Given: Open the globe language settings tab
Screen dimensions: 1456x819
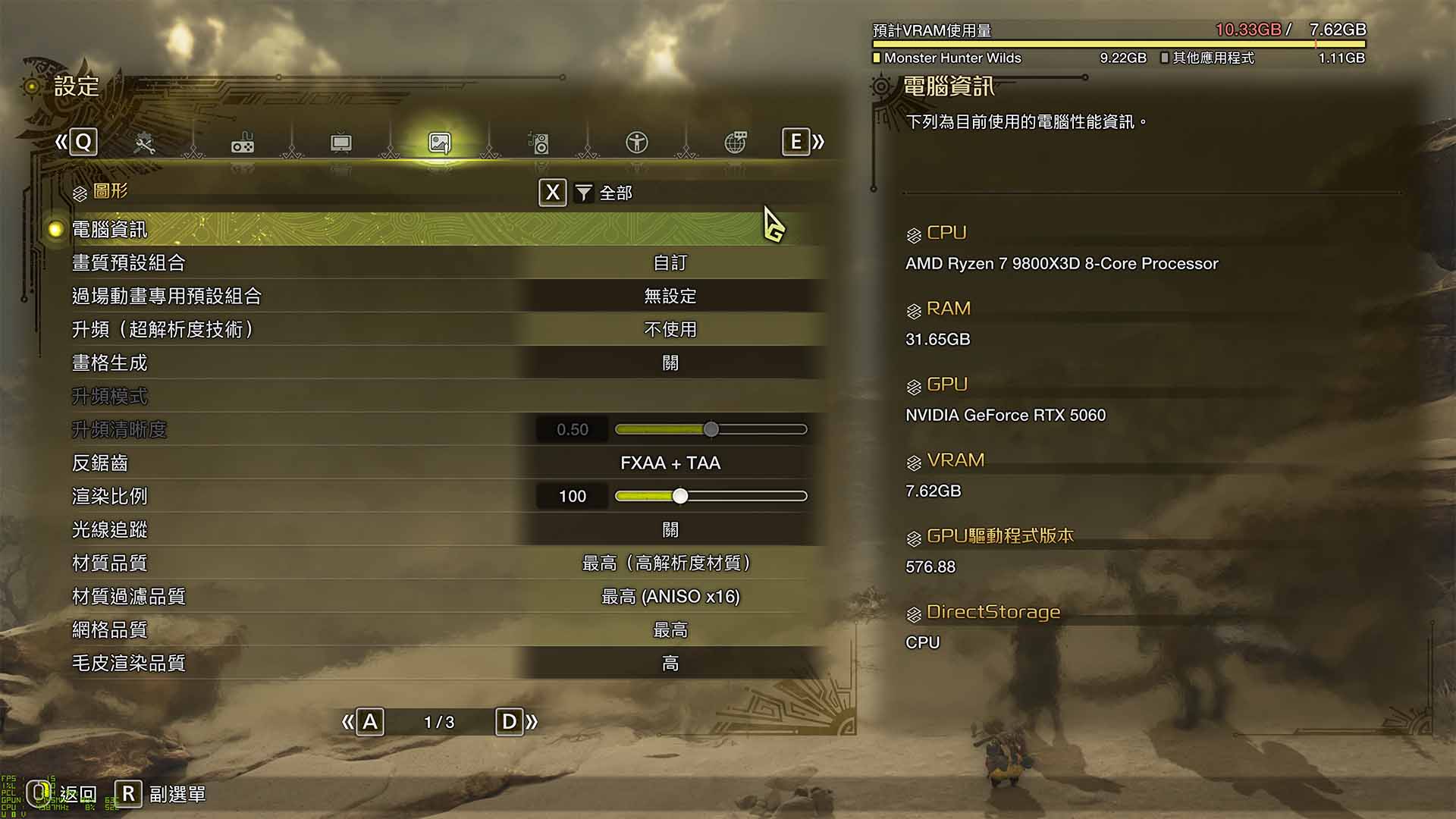Looking at the screenshot, I should tap(736, 143).
